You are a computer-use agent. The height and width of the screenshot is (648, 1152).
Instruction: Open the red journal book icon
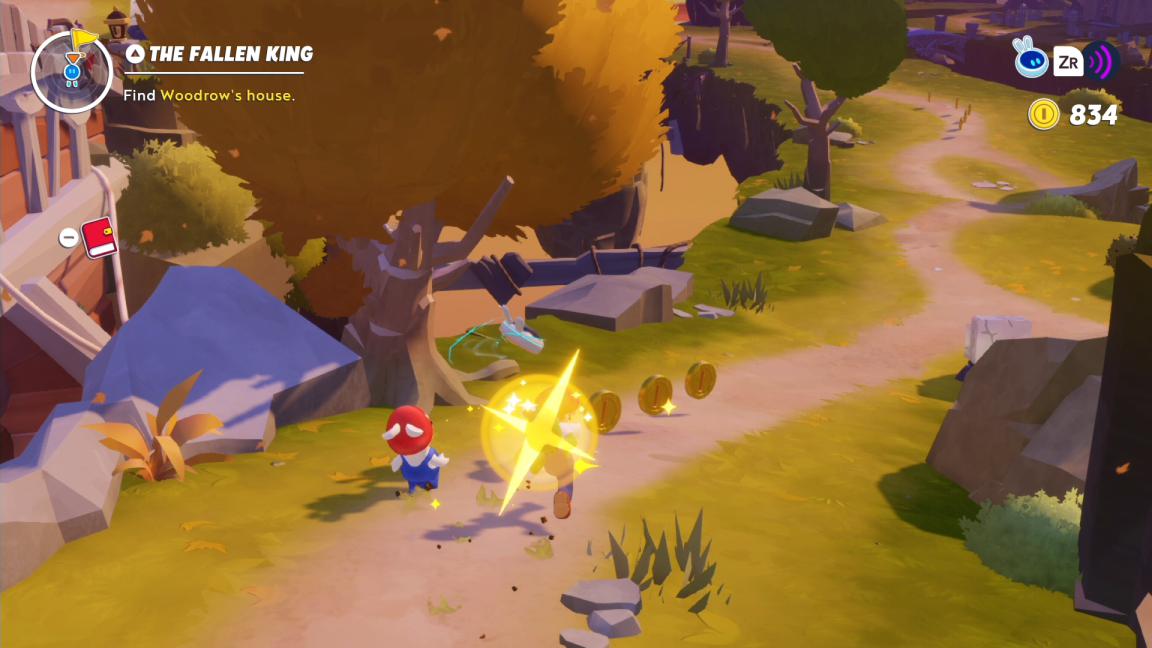[99, 238]
